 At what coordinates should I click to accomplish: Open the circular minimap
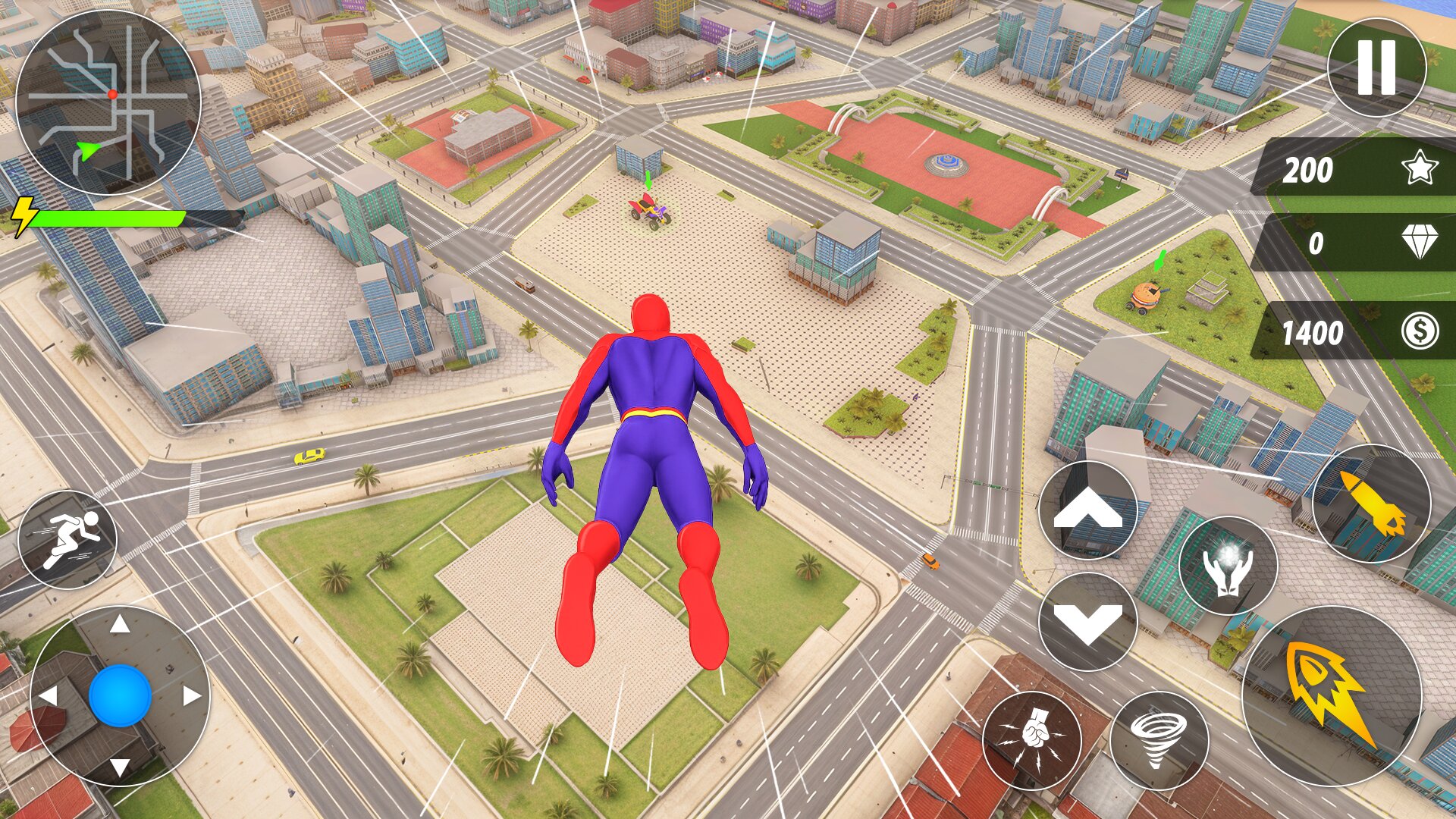[x=108, y=103]
